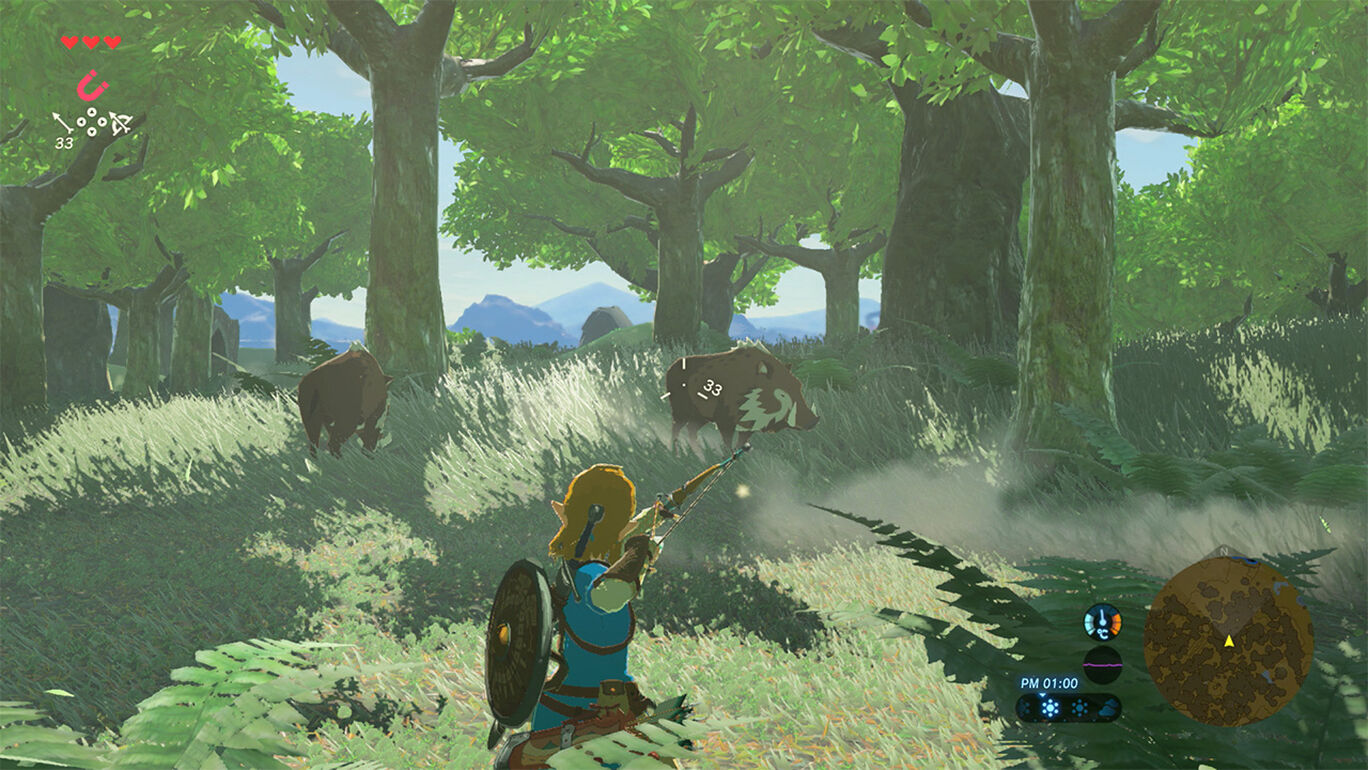Click the leftmost sunny weather forecast icon
Image resolution: width=1368 pixels, height=770 pixels.
click(x=1023, y=707)
